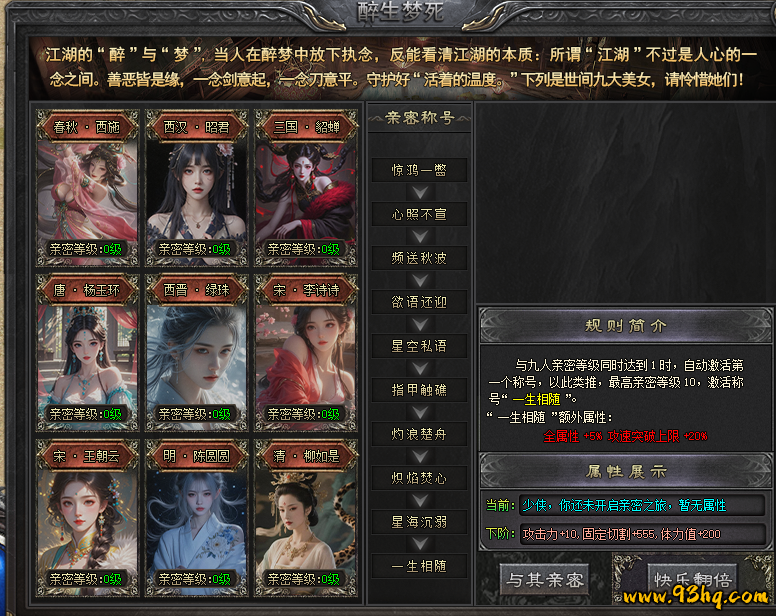View the 惊鸿一瞥 intimacy title
Image resolution: width=776 pixels, height=616 pixels.
coord(419,169)
